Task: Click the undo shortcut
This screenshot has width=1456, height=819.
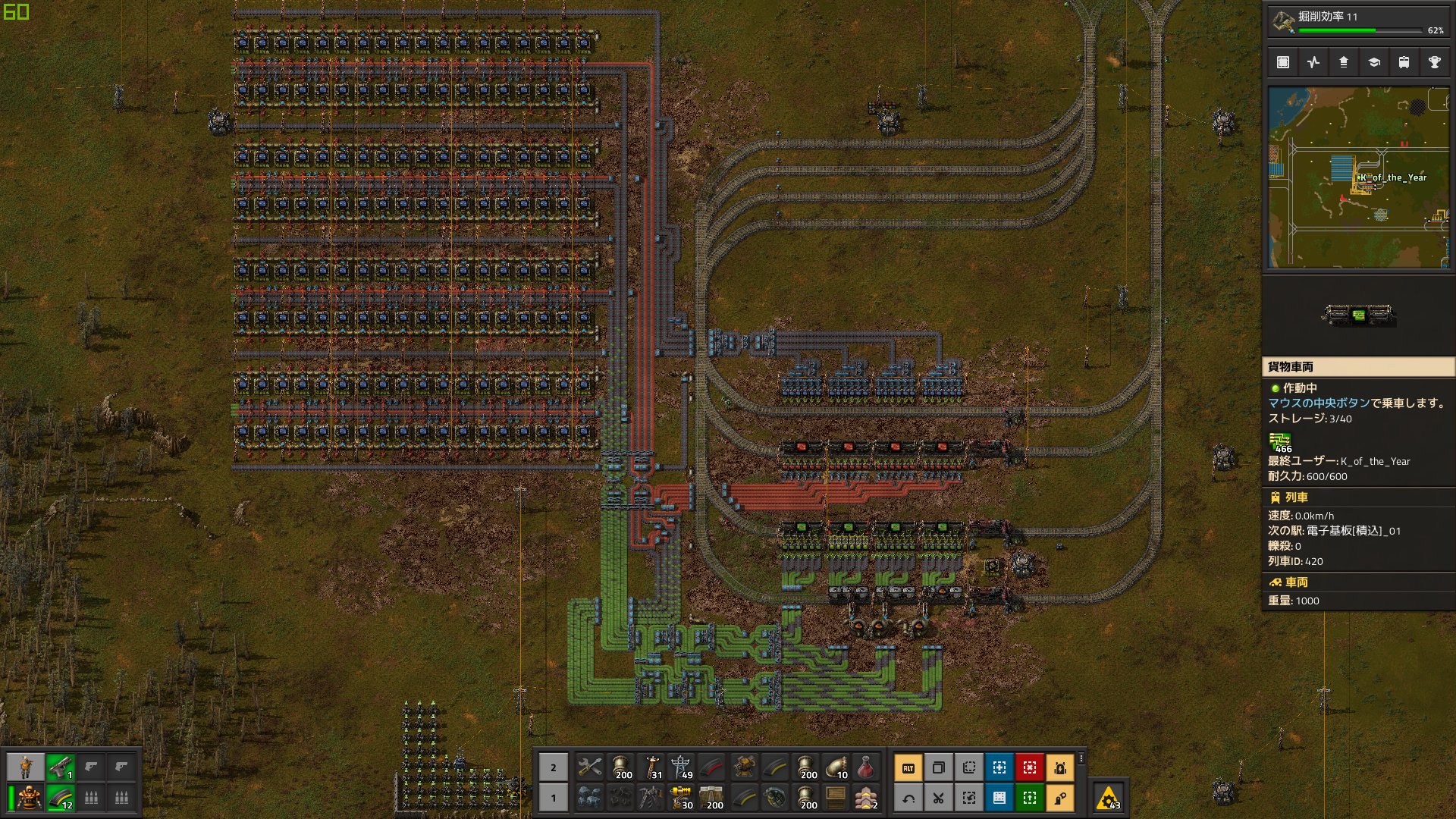Action: coord(909,797)
